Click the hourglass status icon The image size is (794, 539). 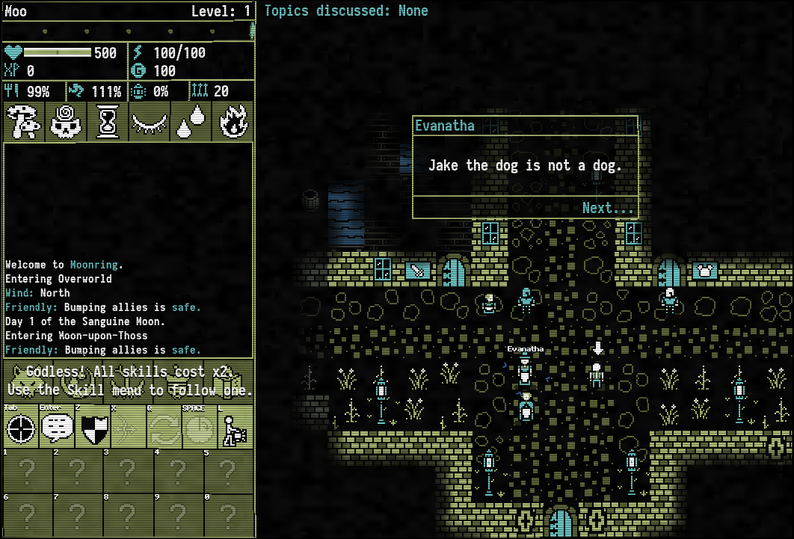(x=107, y=121)
